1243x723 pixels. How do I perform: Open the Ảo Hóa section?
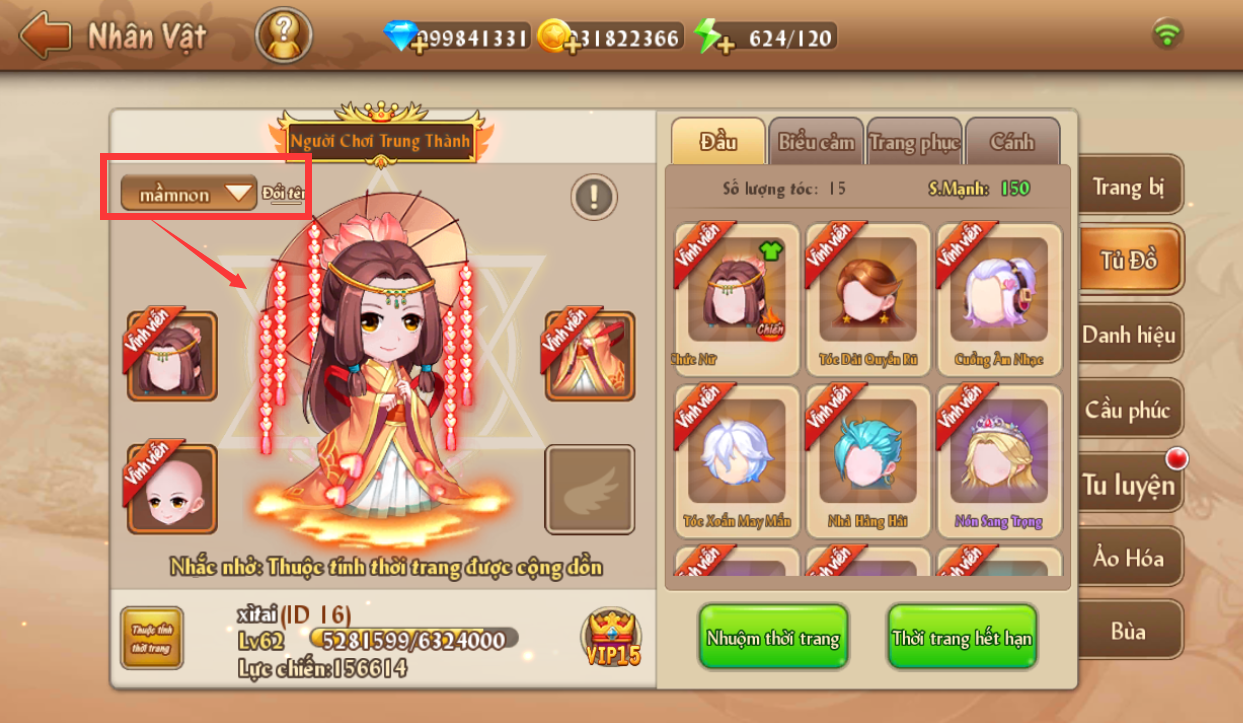(x=1128, y=558)
